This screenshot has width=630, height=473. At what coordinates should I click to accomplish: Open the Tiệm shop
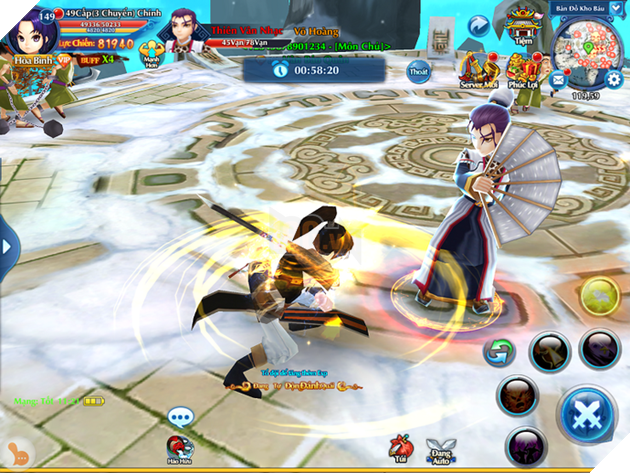tap(520, 24)
